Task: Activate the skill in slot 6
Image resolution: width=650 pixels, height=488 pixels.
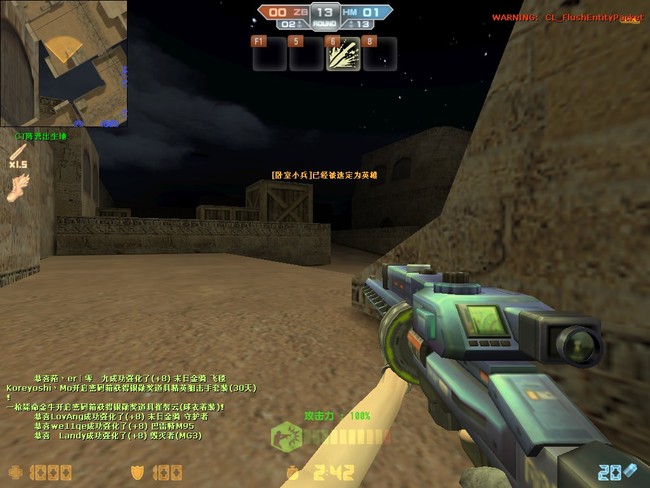Action: point(342,55)
